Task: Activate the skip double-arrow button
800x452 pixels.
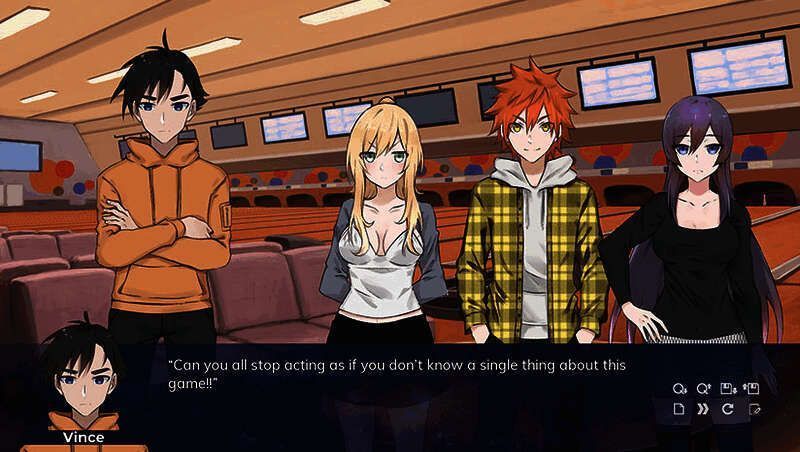Action: point(704,410)
